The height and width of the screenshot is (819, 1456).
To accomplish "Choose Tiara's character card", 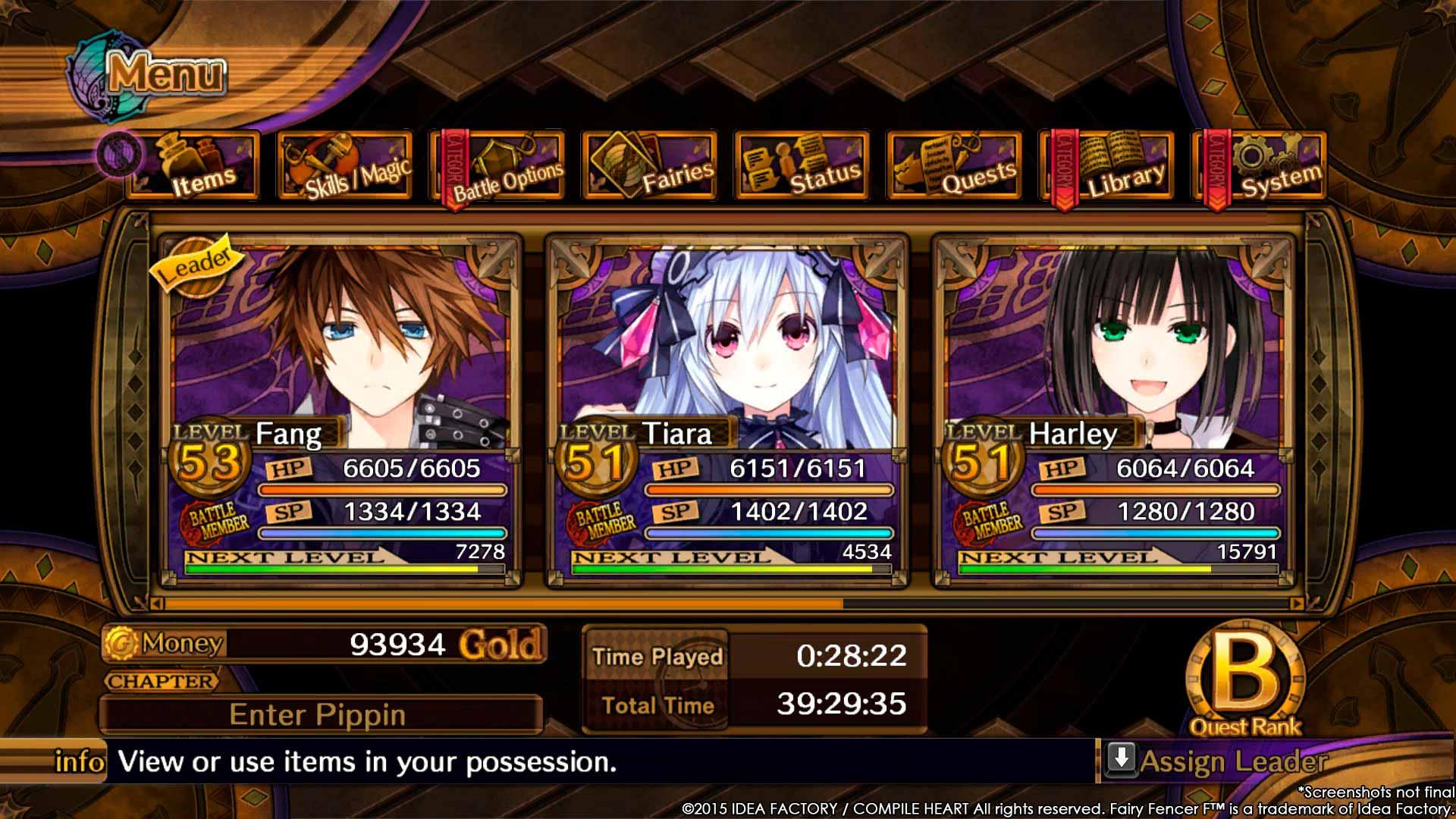I will point(727,409).
